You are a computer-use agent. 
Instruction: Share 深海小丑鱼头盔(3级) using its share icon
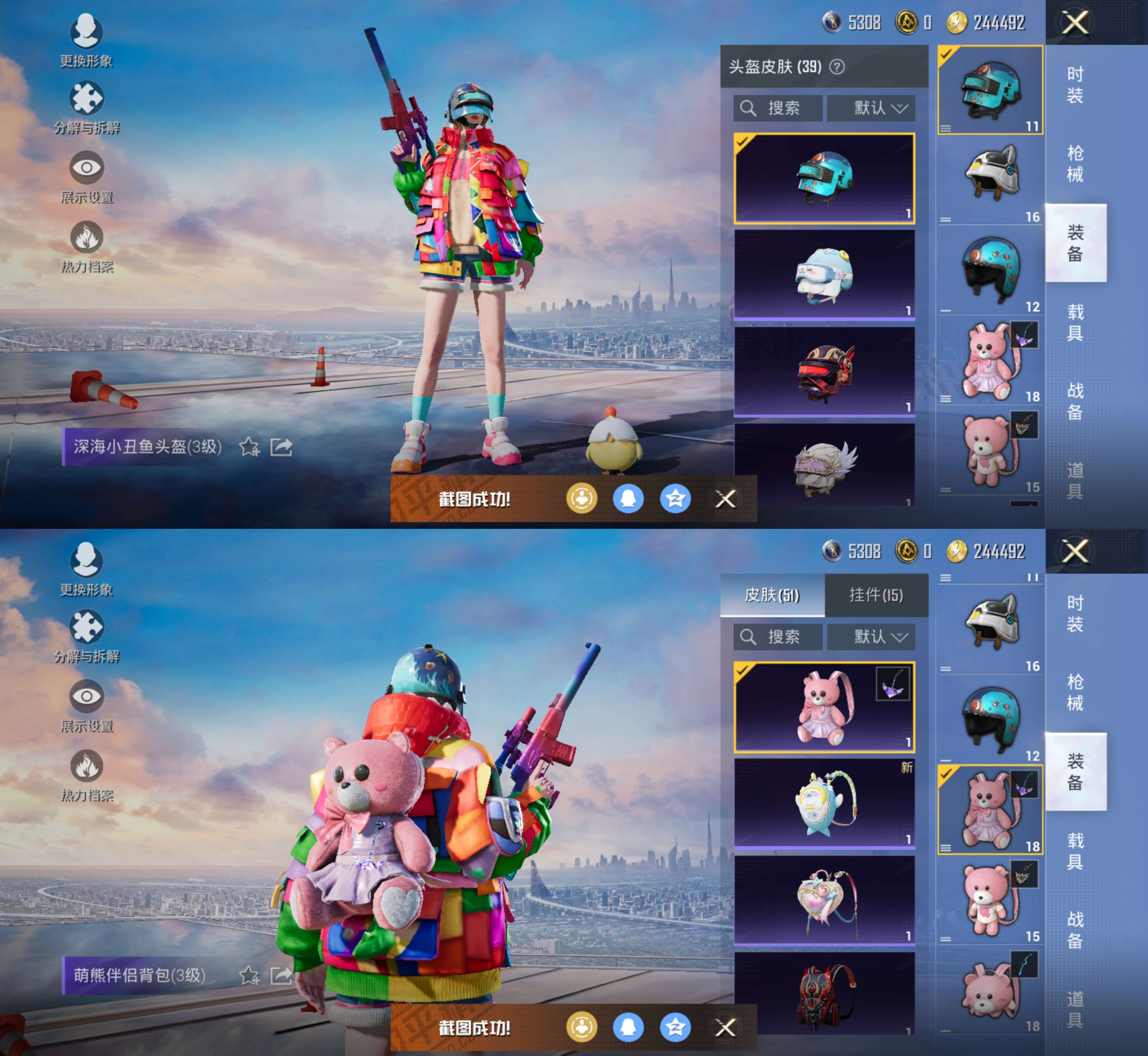click(281, 447)
